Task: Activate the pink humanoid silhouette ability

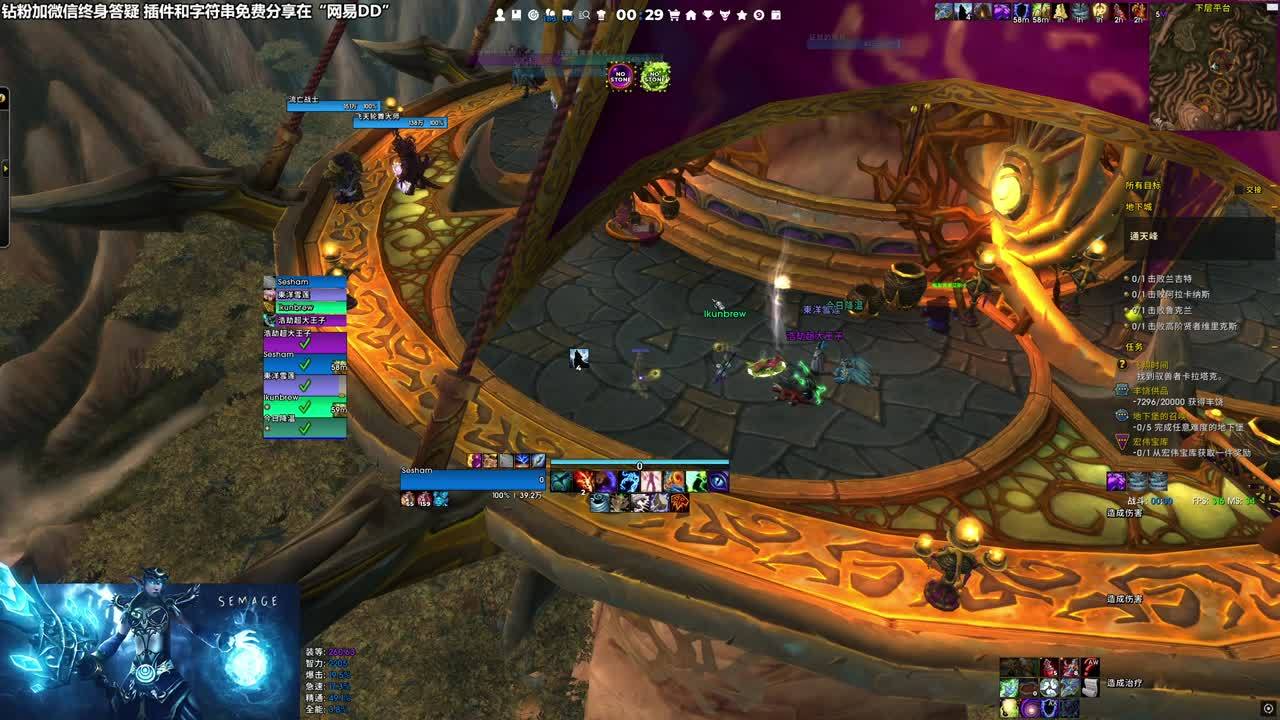Action: [651, 482]
